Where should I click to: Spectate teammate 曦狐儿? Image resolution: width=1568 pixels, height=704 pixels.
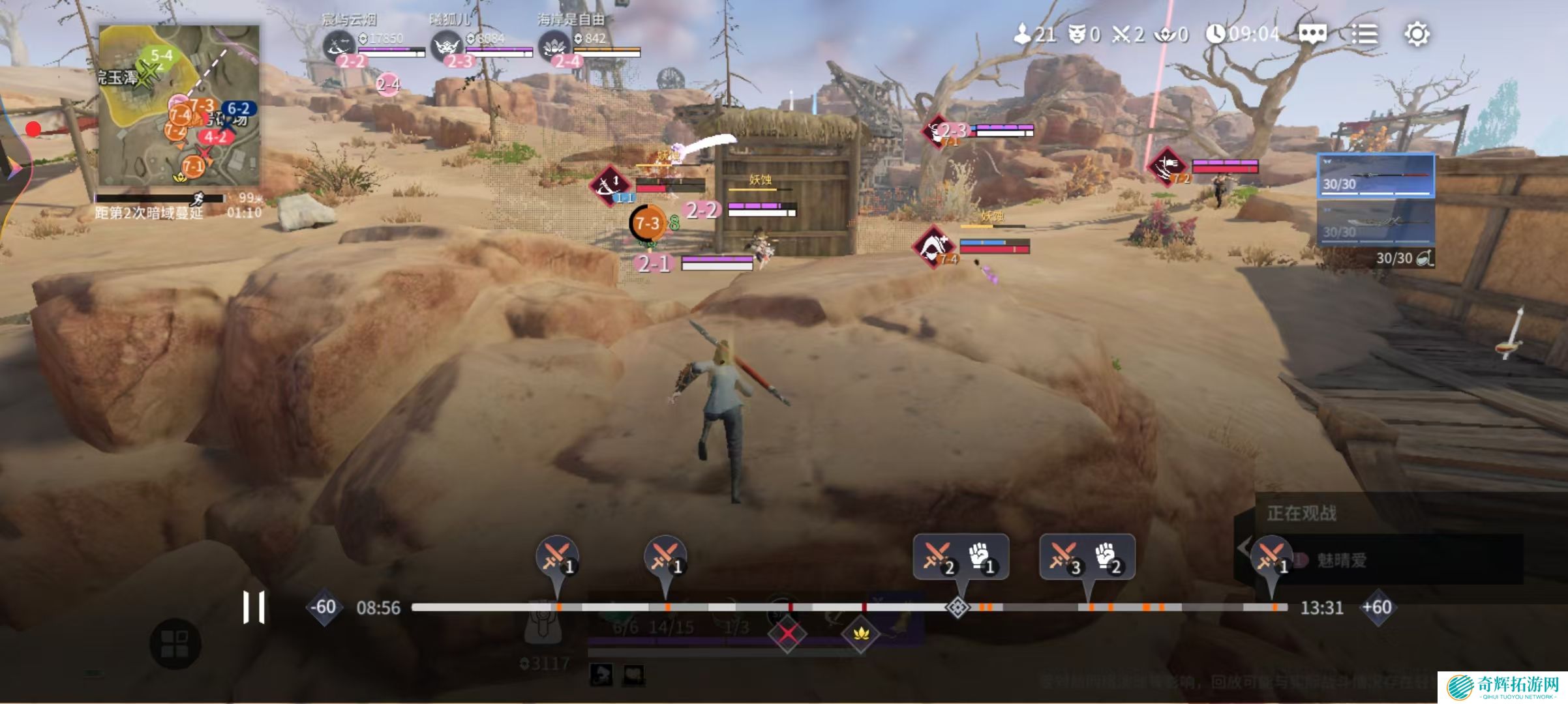447,47
